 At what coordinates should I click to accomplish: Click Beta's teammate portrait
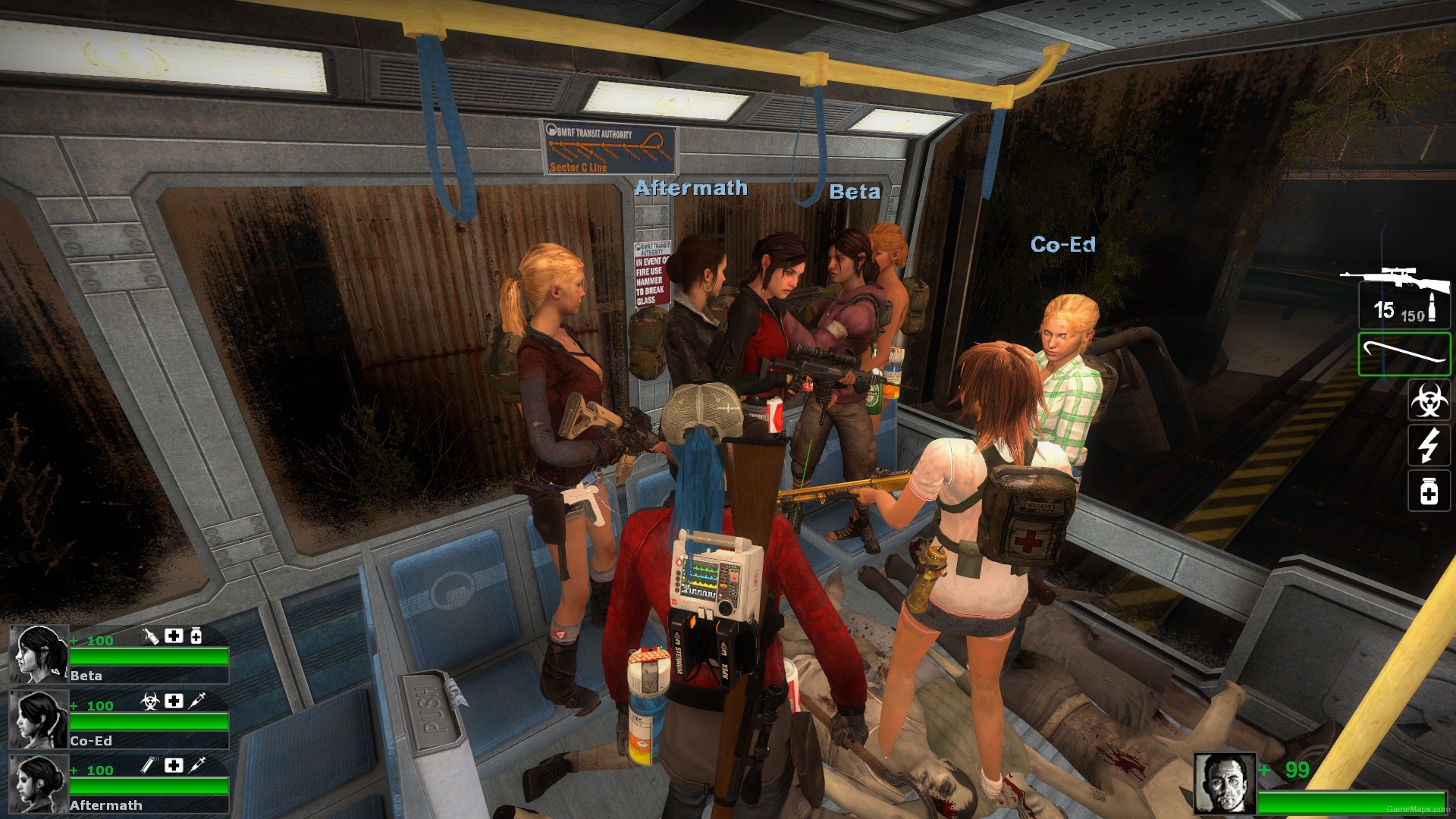pyautogui.click(x=39, y=654)
